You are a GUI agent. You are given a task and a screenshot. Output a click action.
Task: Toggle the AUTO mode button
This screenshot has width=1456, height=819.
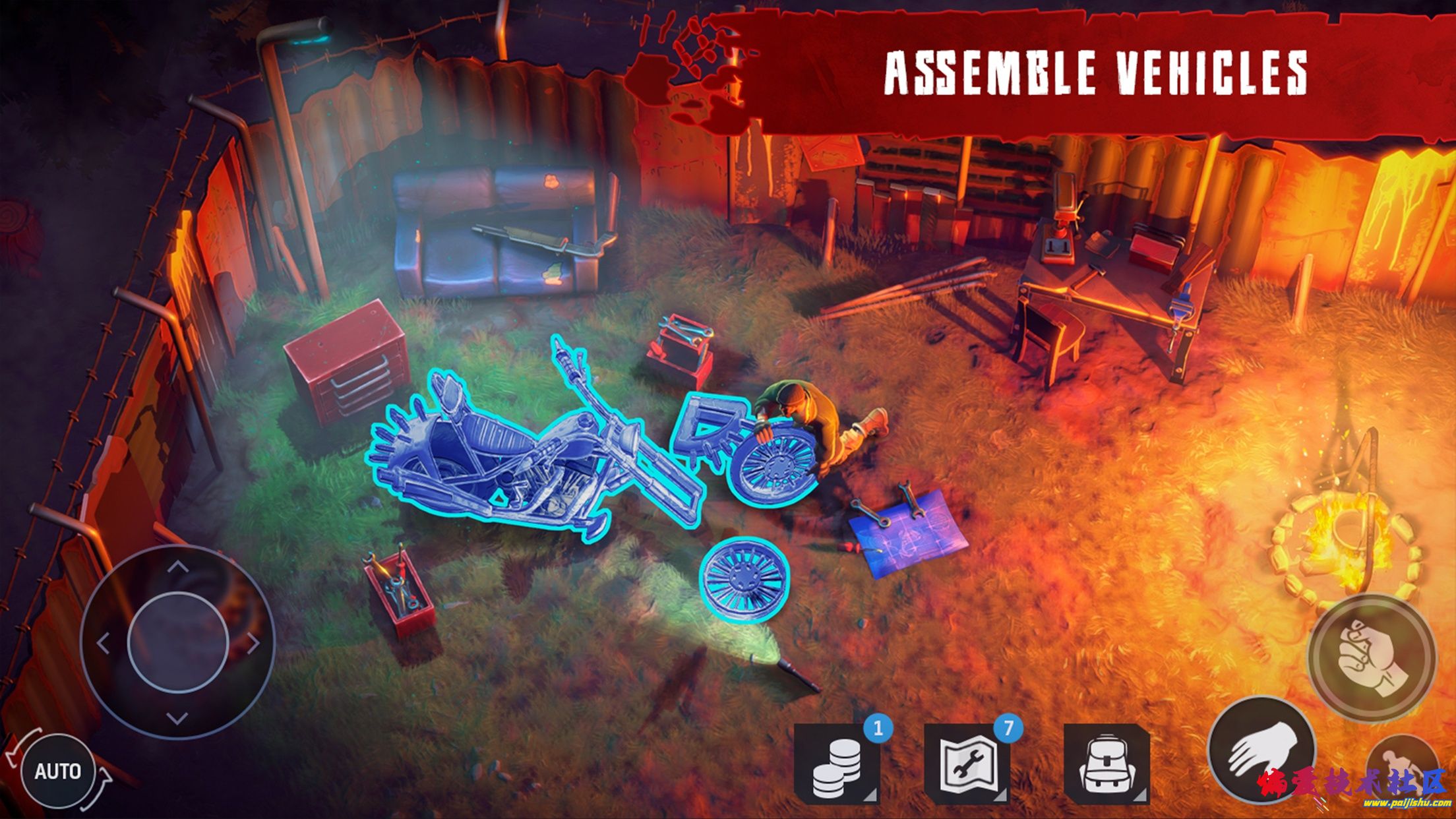[57, 771]
